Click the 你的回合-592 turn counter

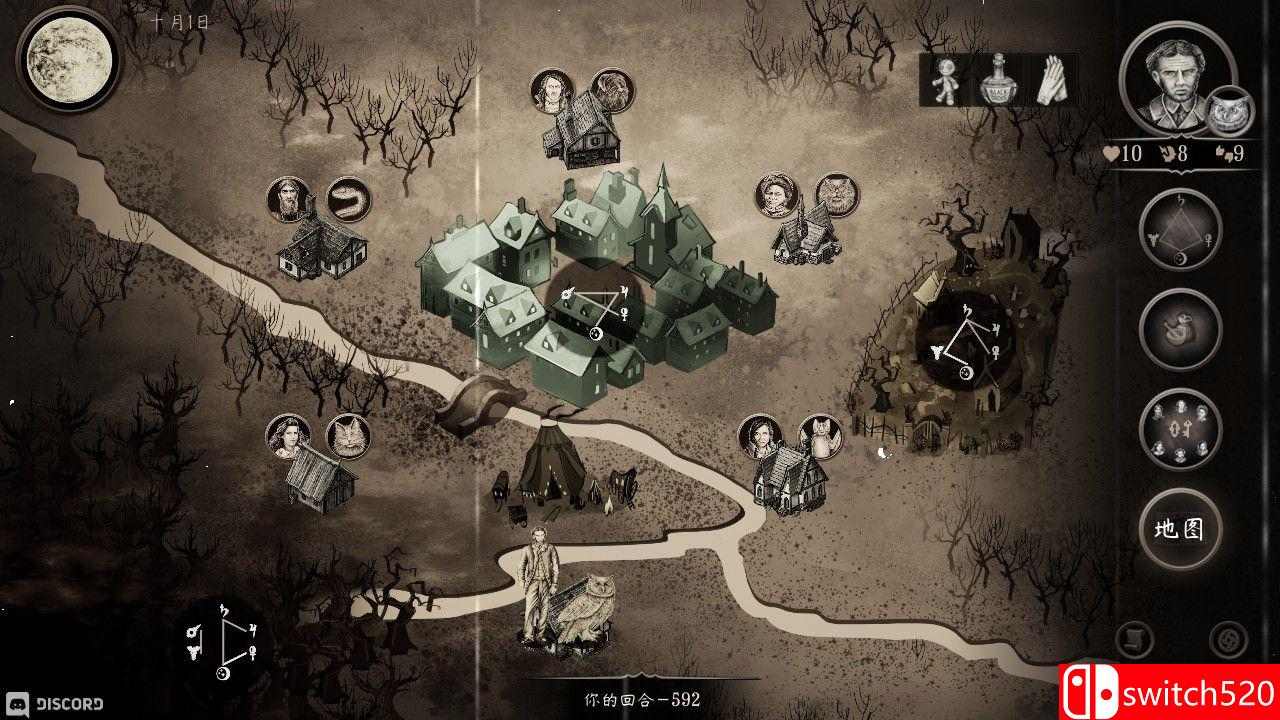[640, 698]
